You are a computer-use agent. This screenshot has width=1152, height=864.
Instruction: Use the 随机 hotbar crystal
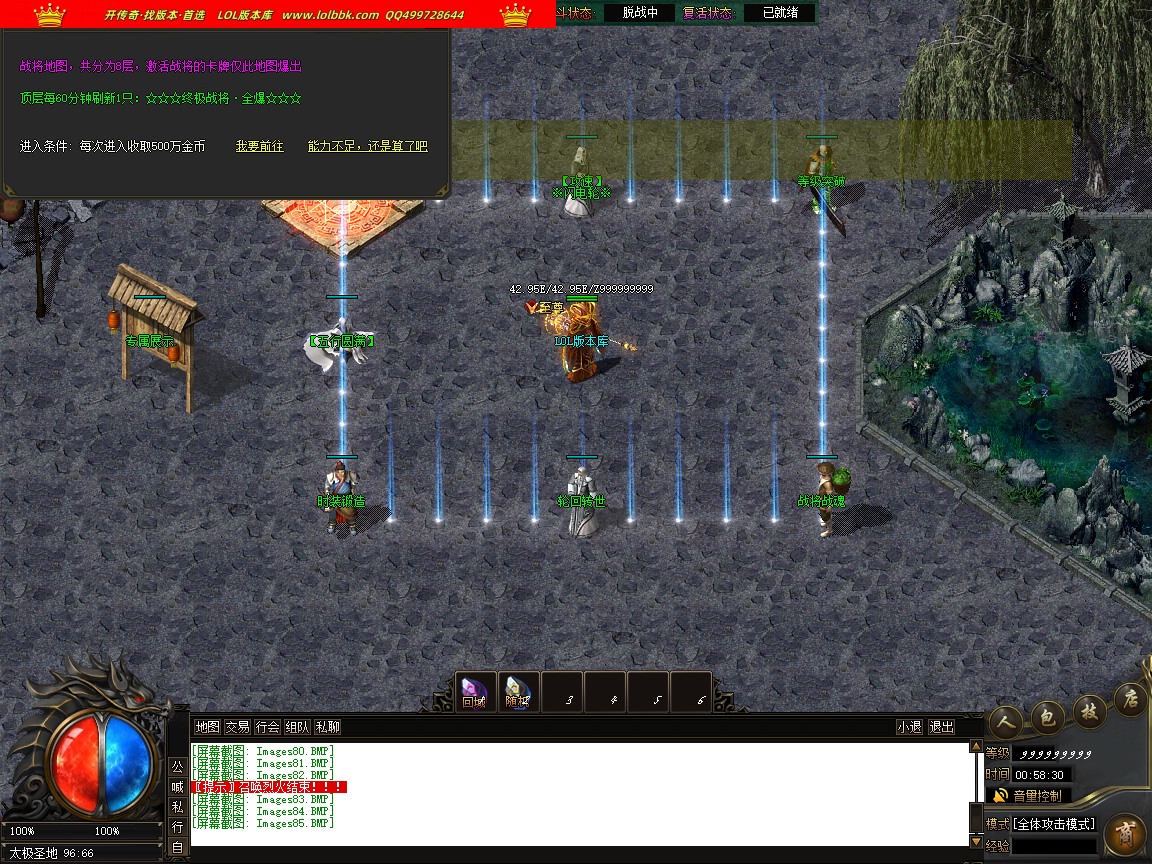(x=517, y=692)
